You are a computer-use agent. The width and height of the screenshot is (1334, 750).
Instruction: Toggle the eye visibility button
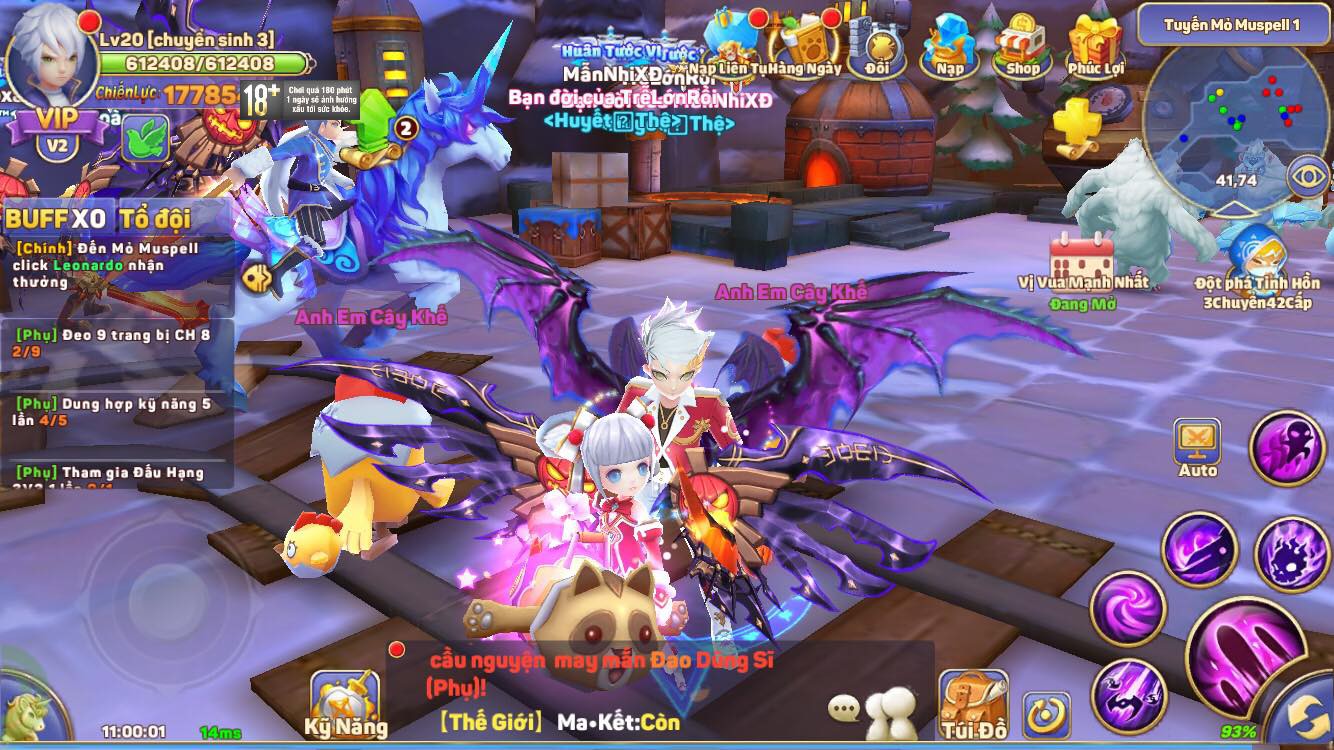(1309, 178)
